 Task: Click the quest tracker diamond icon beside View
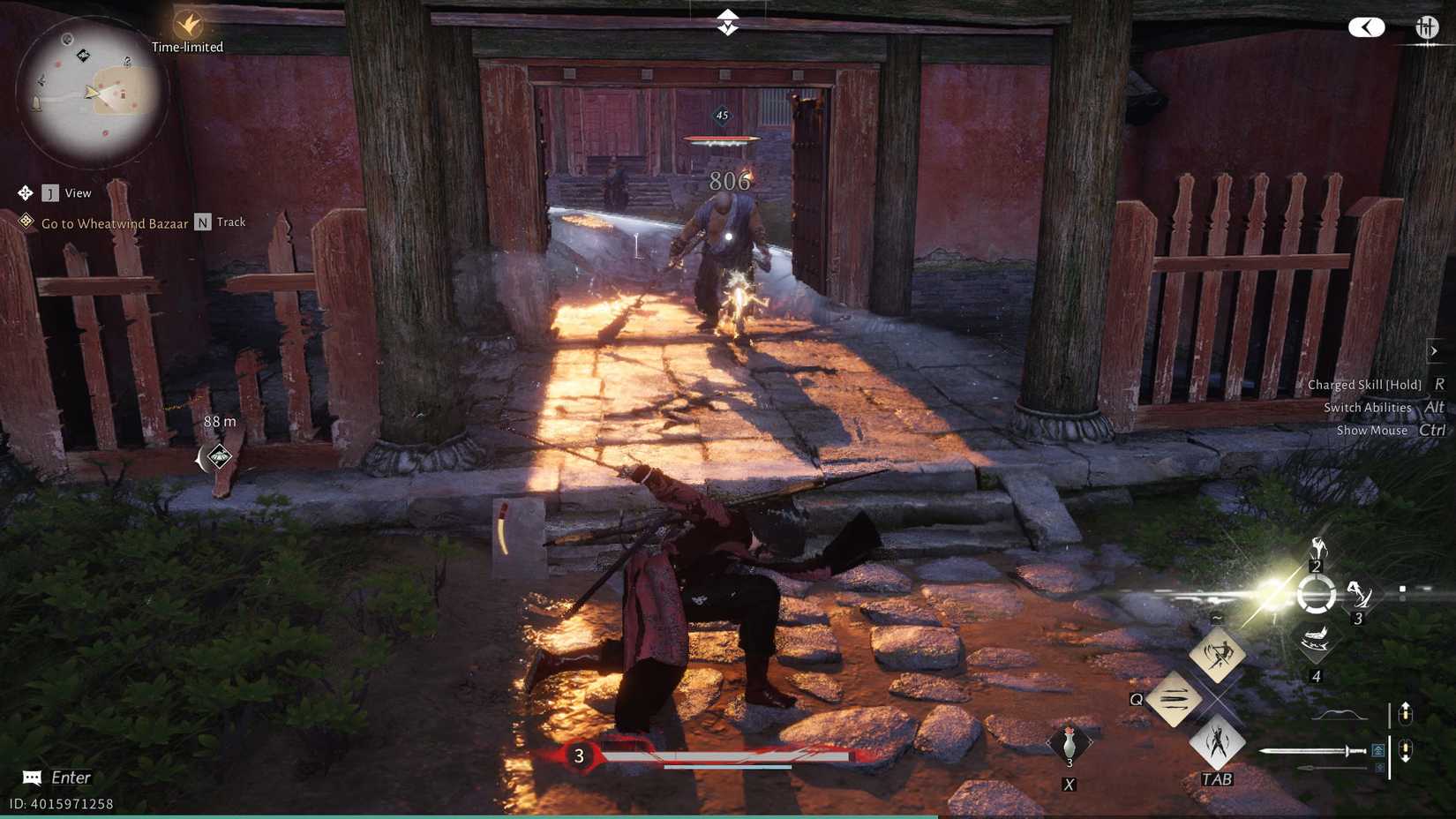[x=24, y=192]
